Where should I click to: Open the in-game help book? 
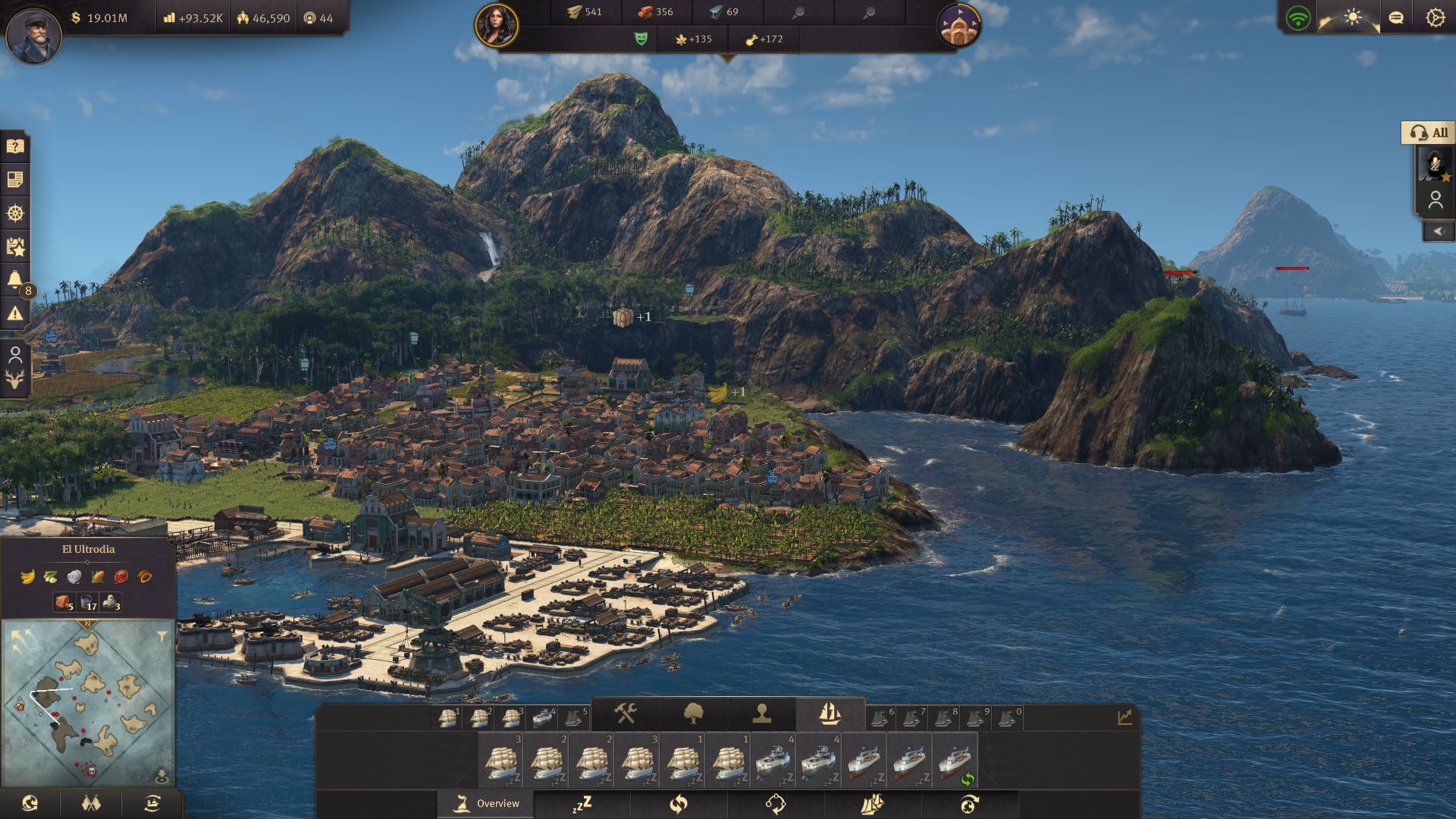coord(15,146)
